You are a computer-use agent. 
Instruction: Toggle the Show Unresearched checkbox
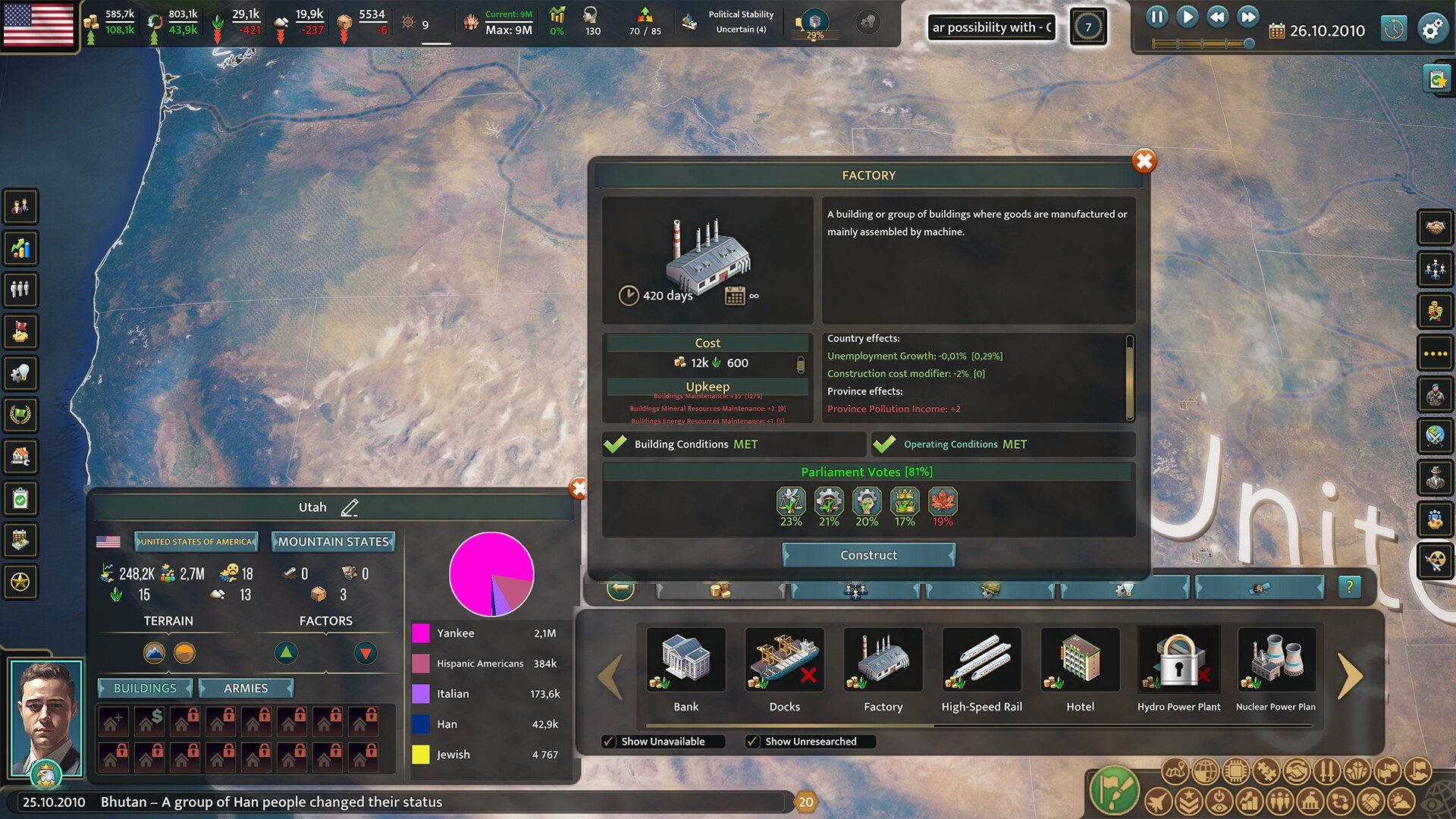tap(752, 742)
